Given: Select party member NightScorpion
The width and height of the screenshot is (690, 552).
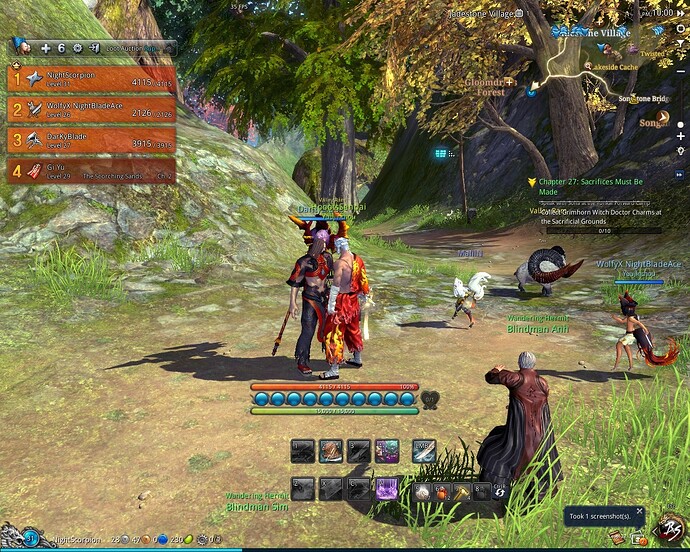Looking at the screenshot, I should coord(90,79).
